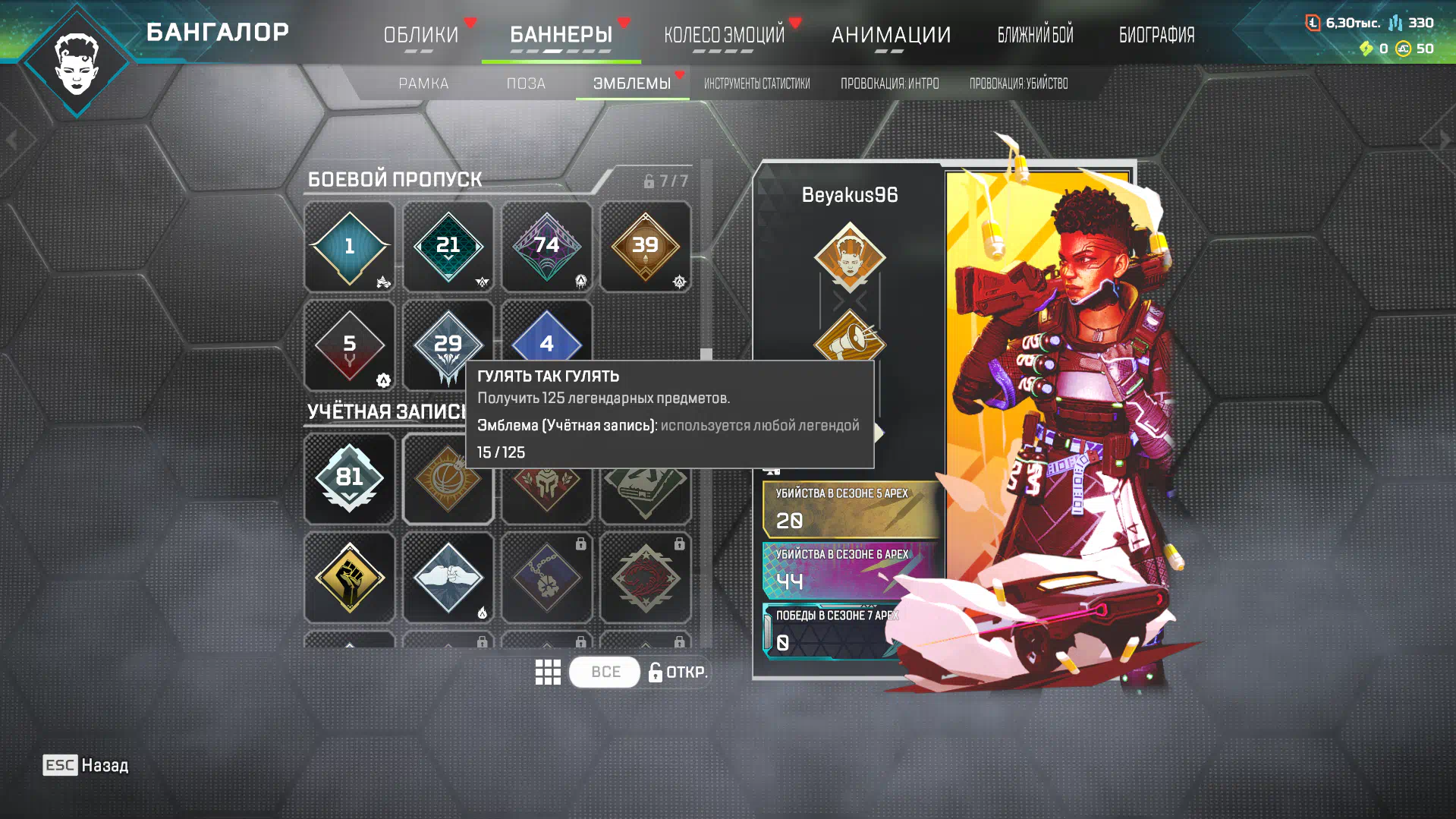Image resolution: width=1456 pixels, height=819 pixels.
Task: Open the БИОГРАФИЯ tab
Action: [x=1156, y=35]
